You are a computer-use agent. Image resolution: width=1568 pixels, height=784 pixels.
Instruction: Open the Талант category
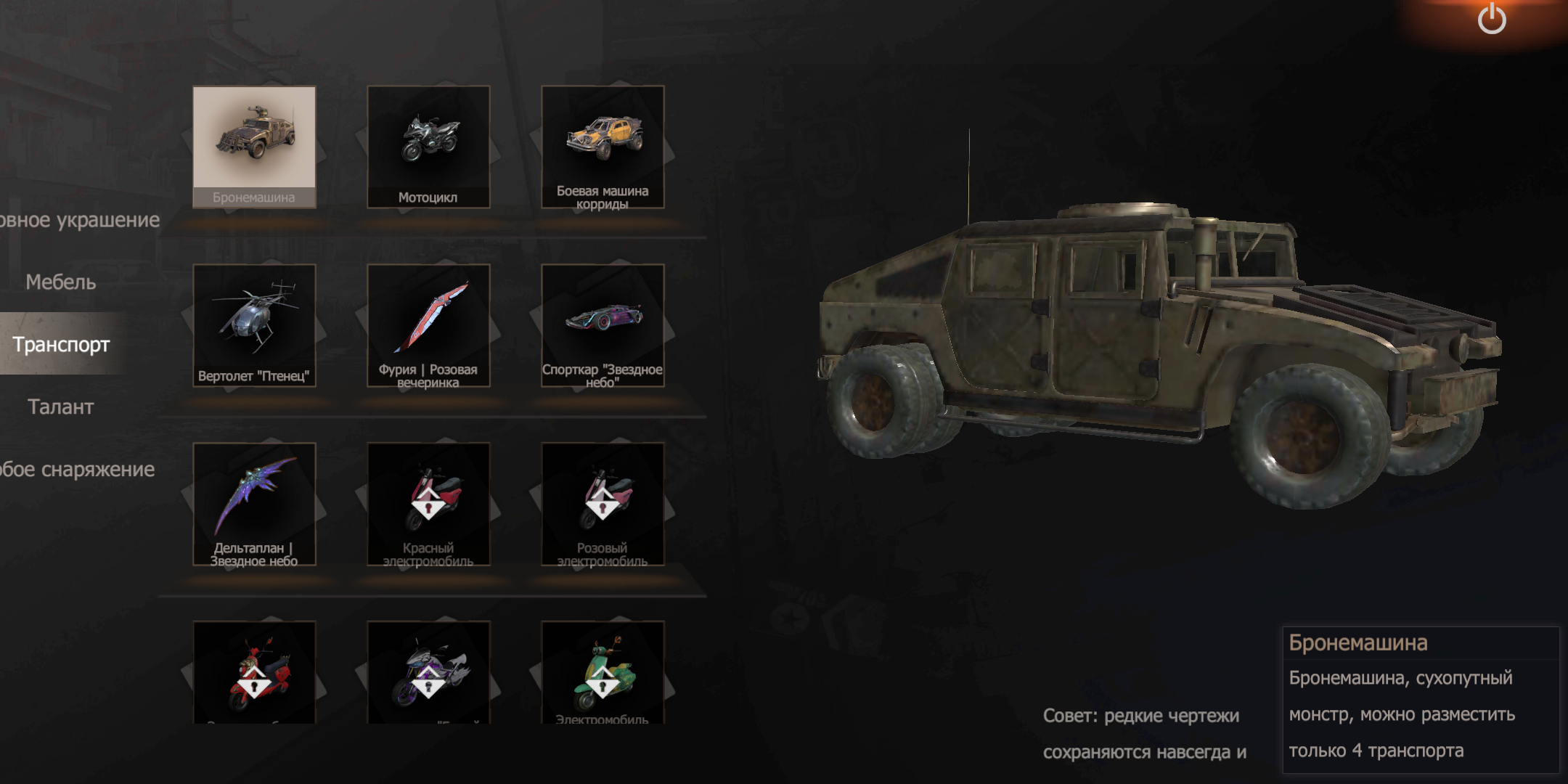tap(61, 407)
